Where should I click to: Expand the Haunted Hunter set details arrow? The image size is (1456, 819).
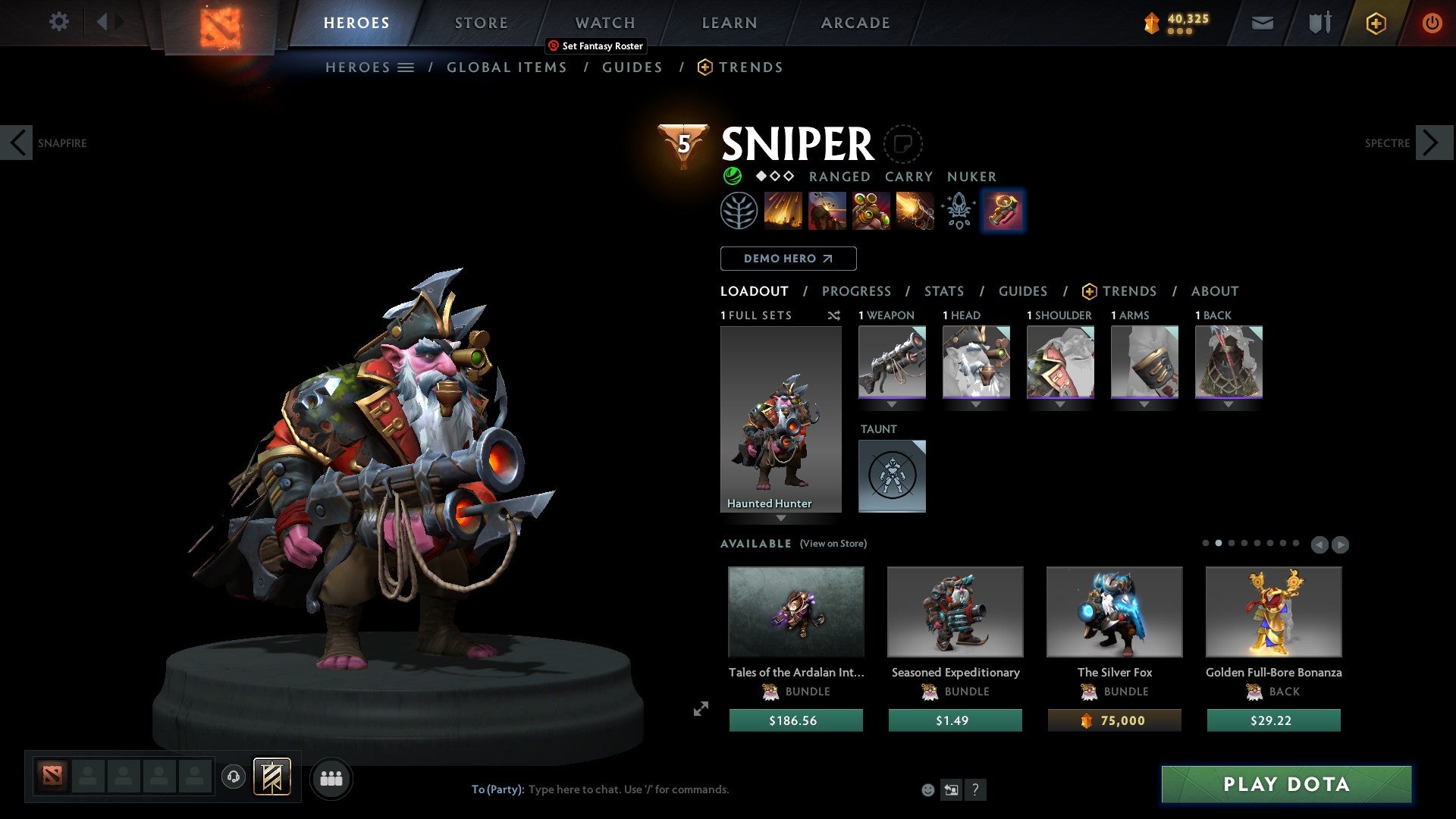tap(781, 519)
